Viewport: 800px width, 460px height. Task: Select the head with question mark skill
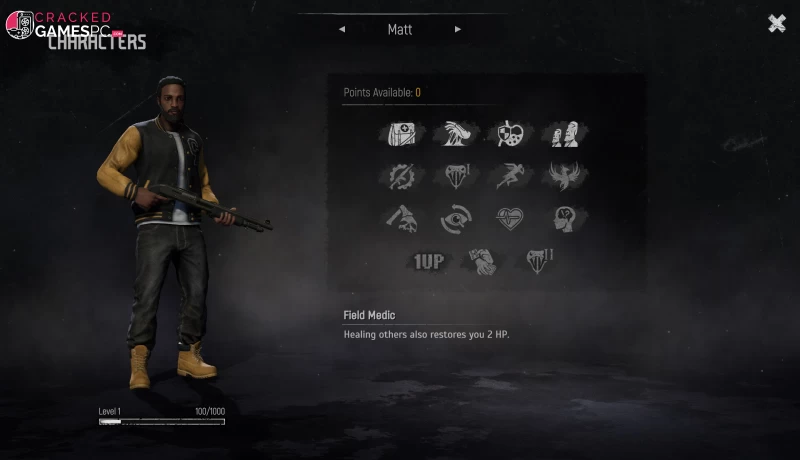(x=563, y=218)
